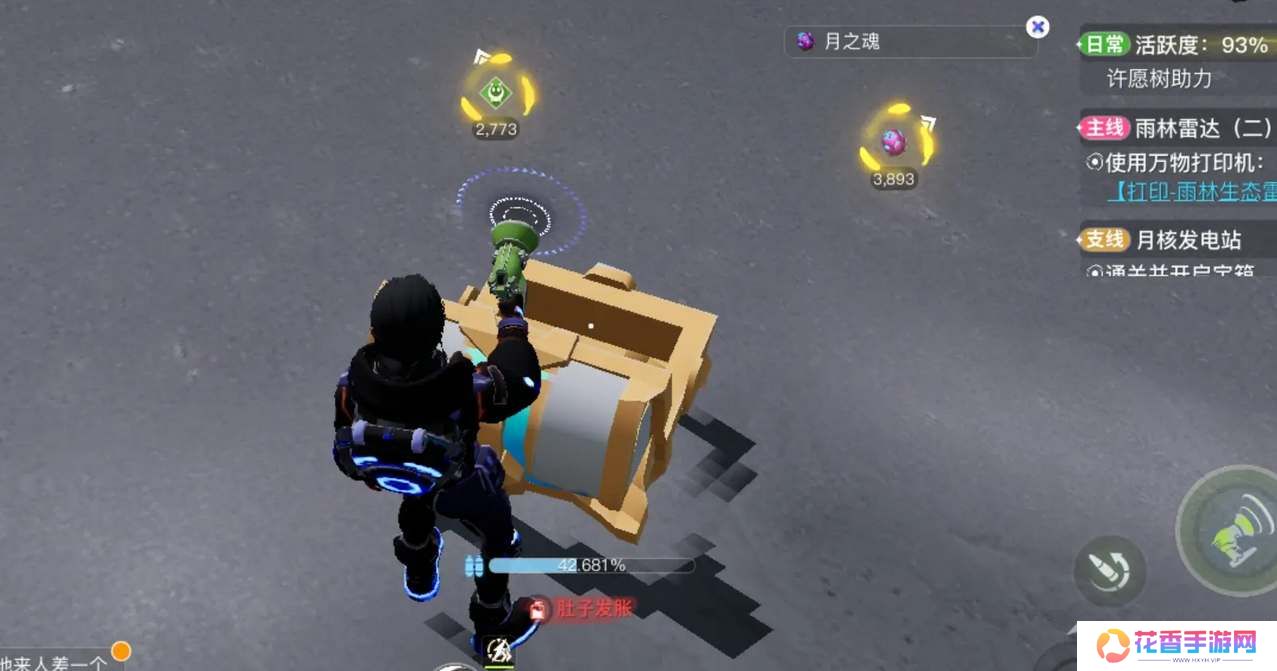The image size is (1277, 671).
Task: Close the 月之魂 tracking bar
Action: [x=1038, y=27]
